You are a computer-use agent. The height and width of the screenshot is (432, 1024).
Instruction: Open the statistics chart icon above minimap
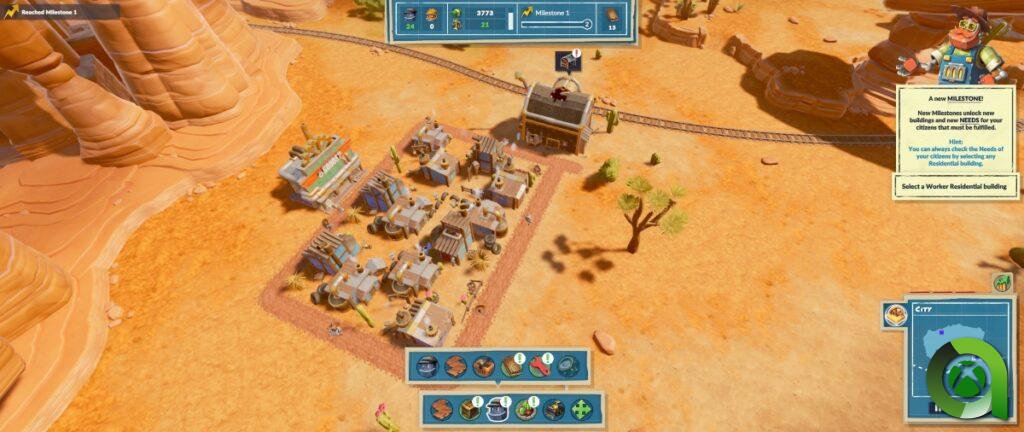1001,282
